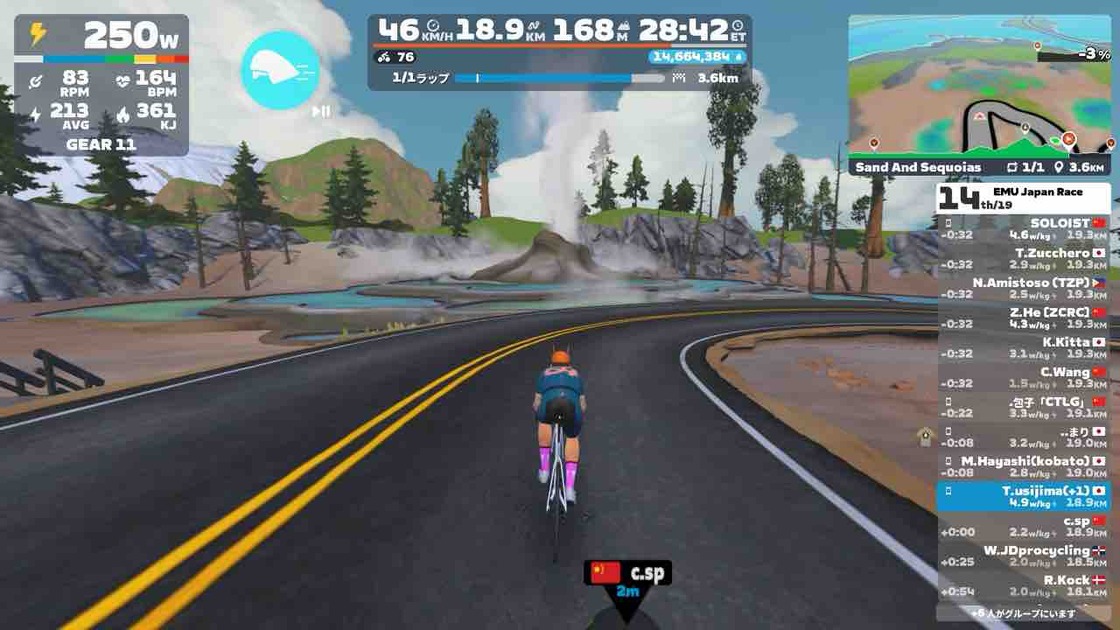Viewport: 1120px width, 630px height.
Task: Select T.Zucchero in the rider list
Action: click(x=1023, y=258)
